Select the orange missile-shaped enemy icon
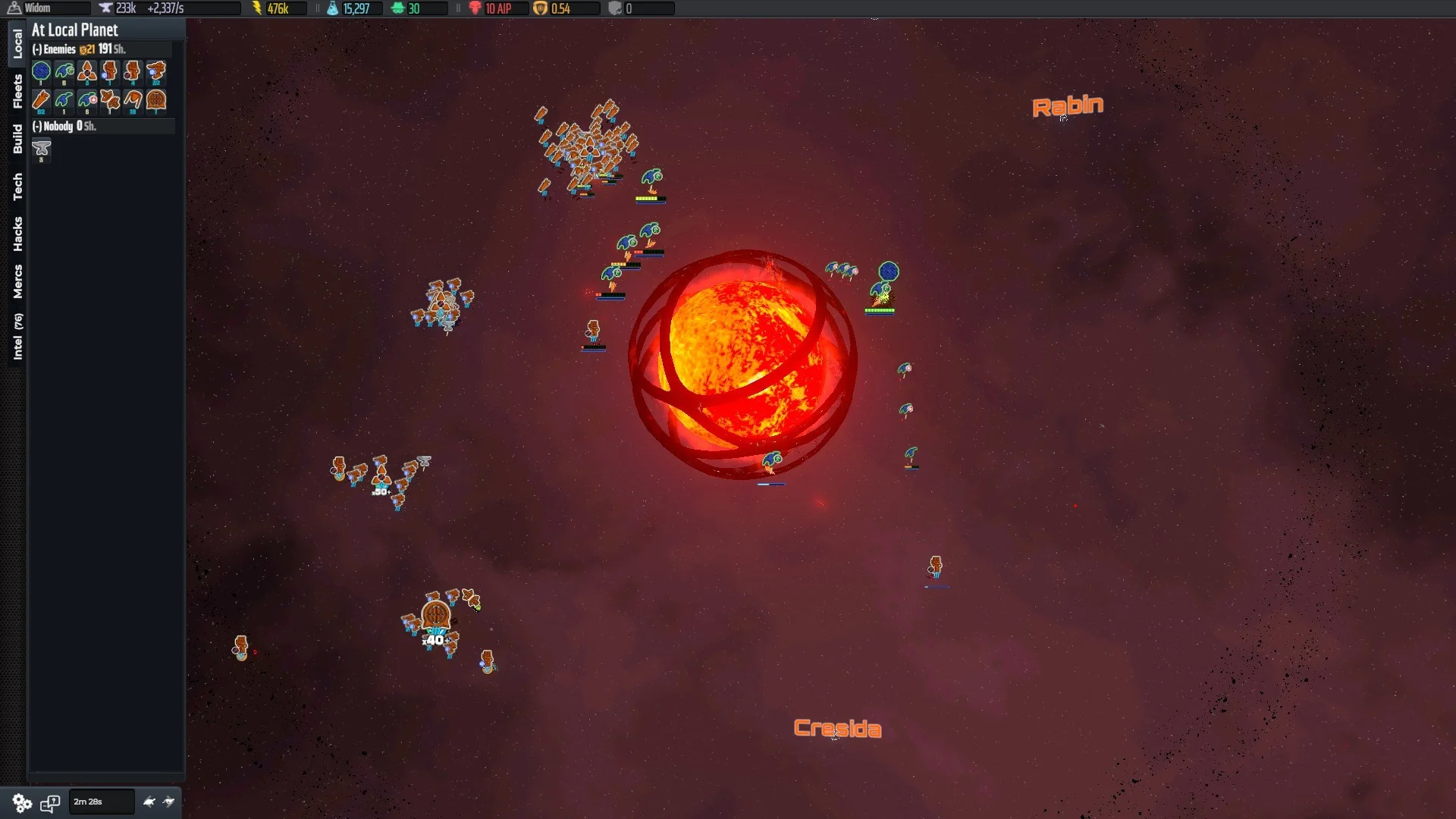The width and height of the screenshot is (1456, 819). tap(41, 100)
